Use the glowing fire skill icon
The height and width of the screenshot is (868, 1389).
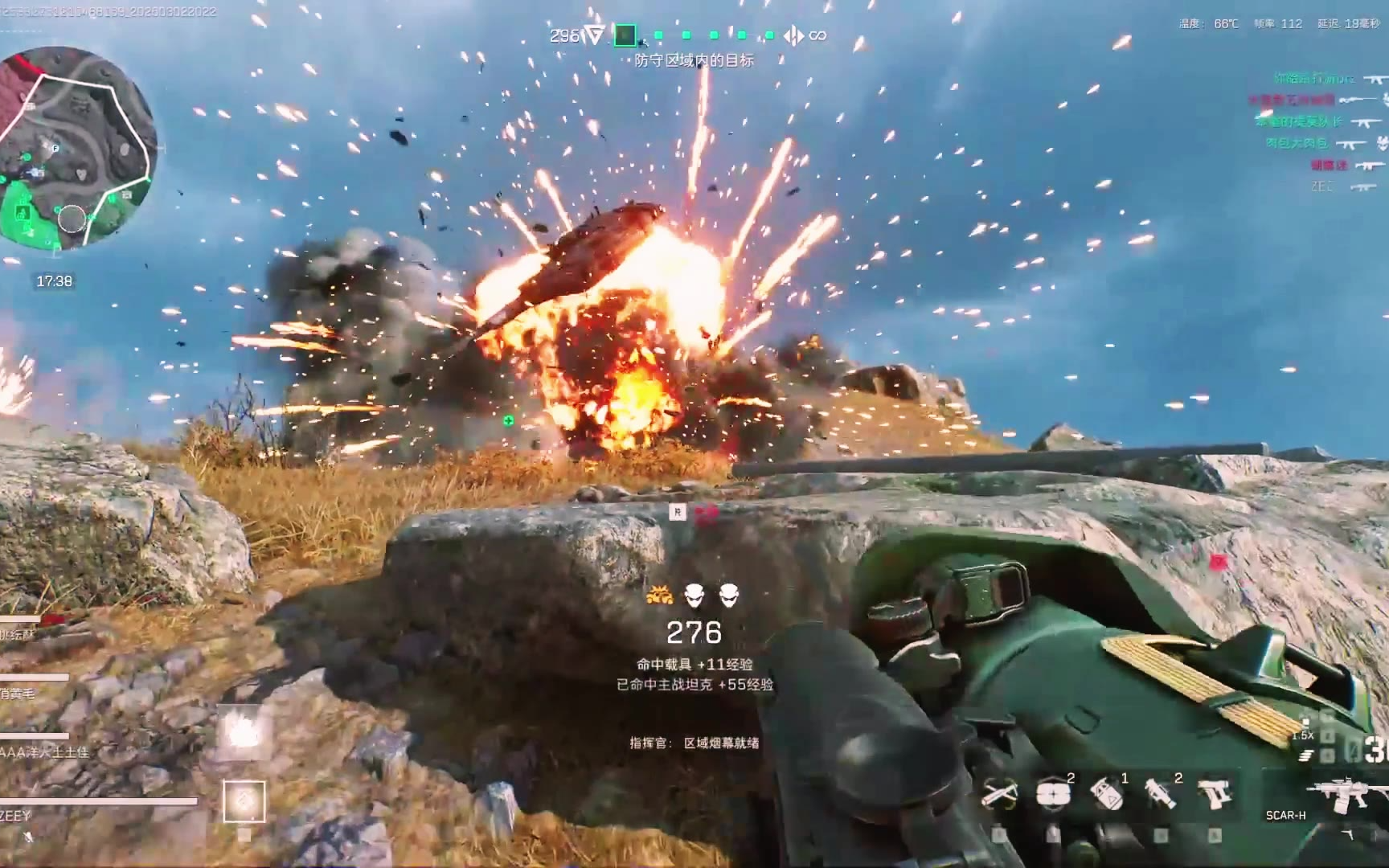coord(242,731)
